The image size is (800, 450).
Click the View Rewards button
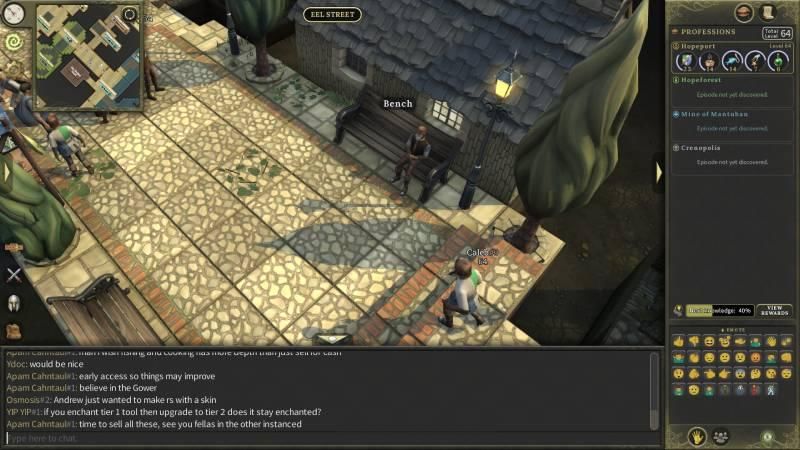click(774, 310)
